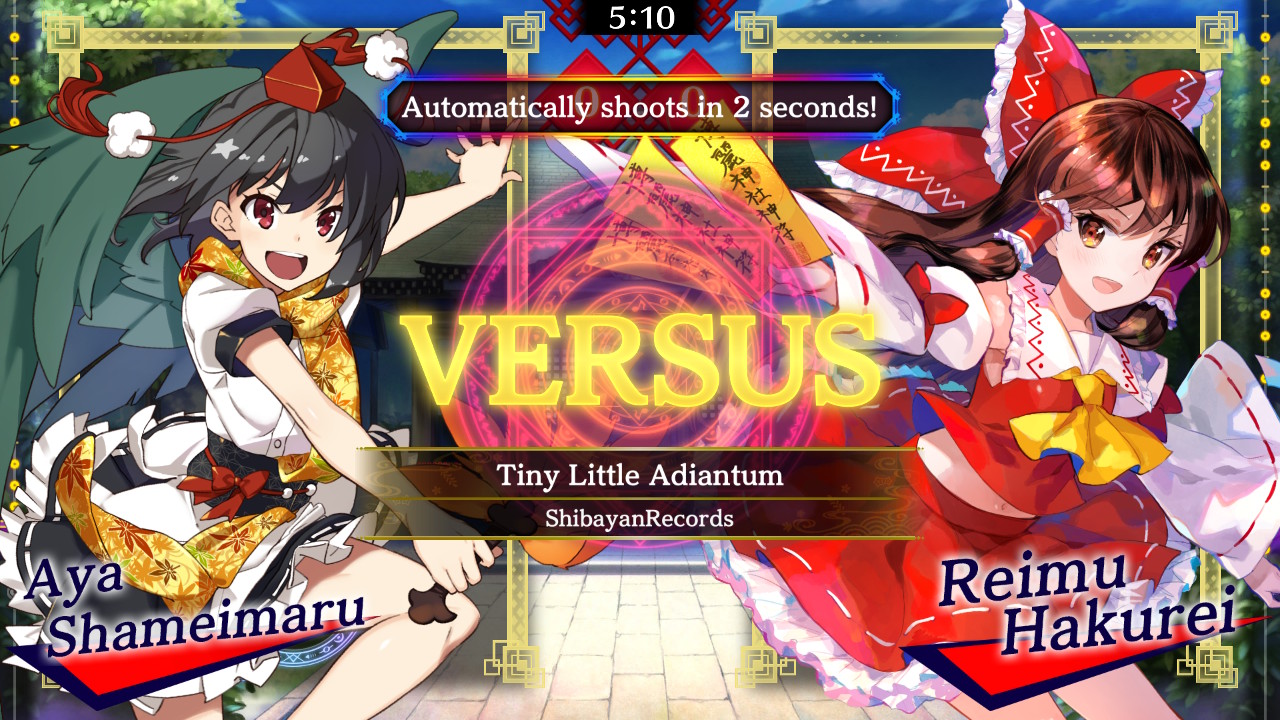Click the 5:10 countdown timer
Viewport: 1280px width, 720px height.
(640, 15)
